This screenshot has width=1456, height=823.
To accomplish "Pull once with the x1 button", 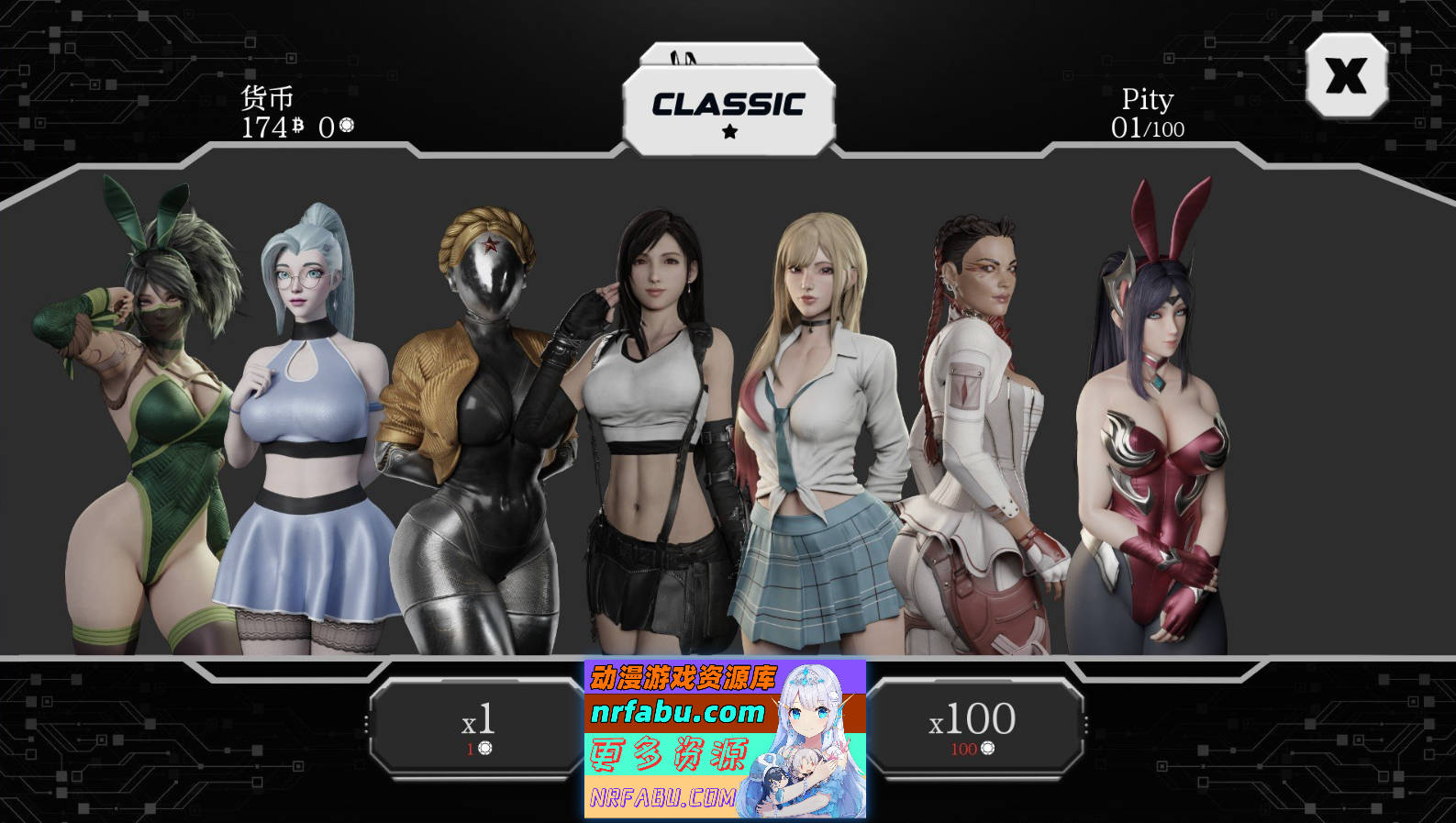I will pyautogui.click(x=477, y=728).
